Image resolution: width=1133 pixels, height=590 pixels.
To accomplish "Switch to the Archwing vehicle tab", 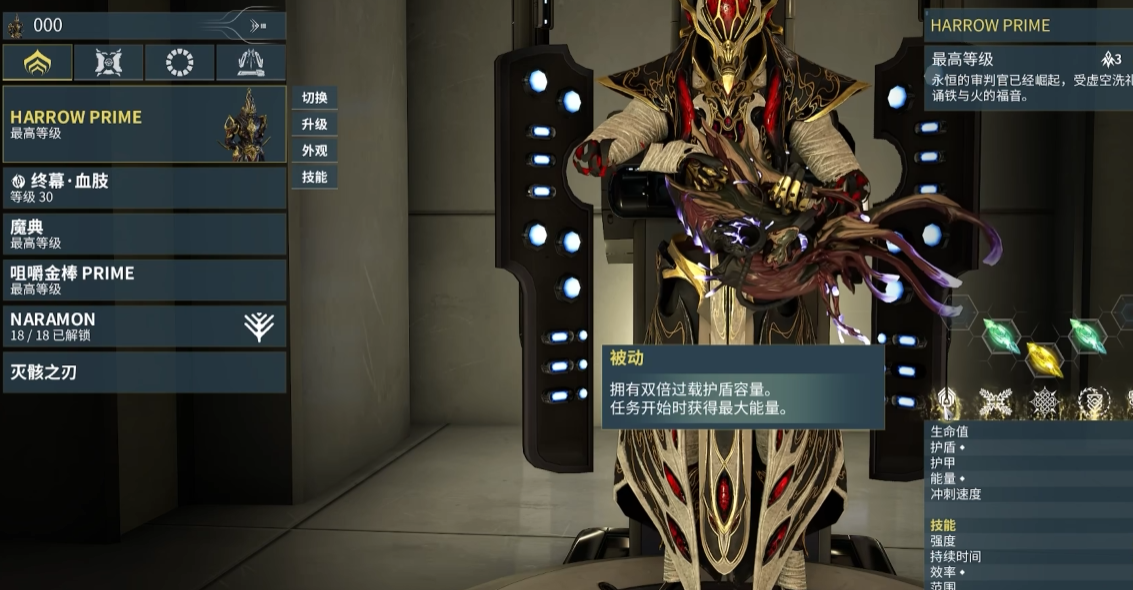I will [x=250, y=63].
